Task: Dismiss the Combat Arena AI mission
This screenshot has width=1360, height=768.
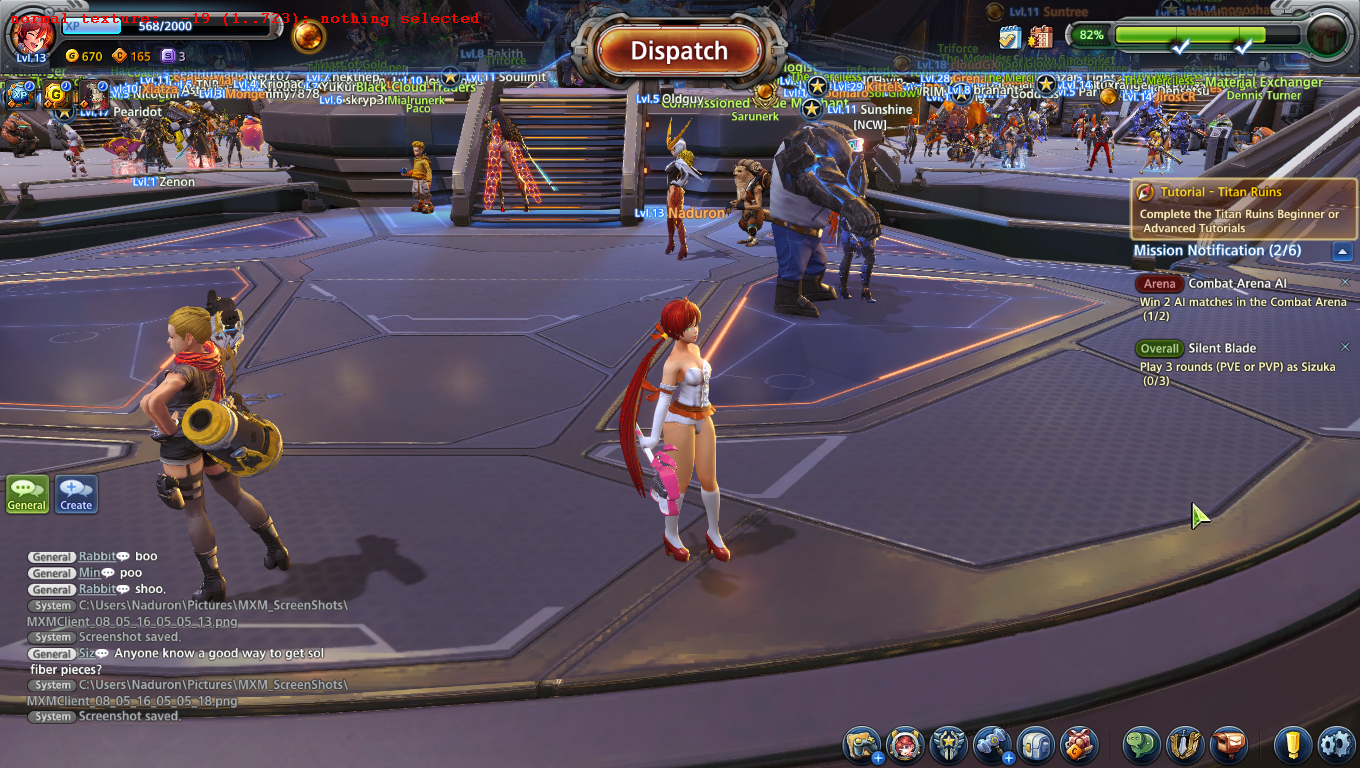Action: click(1345, 283)
